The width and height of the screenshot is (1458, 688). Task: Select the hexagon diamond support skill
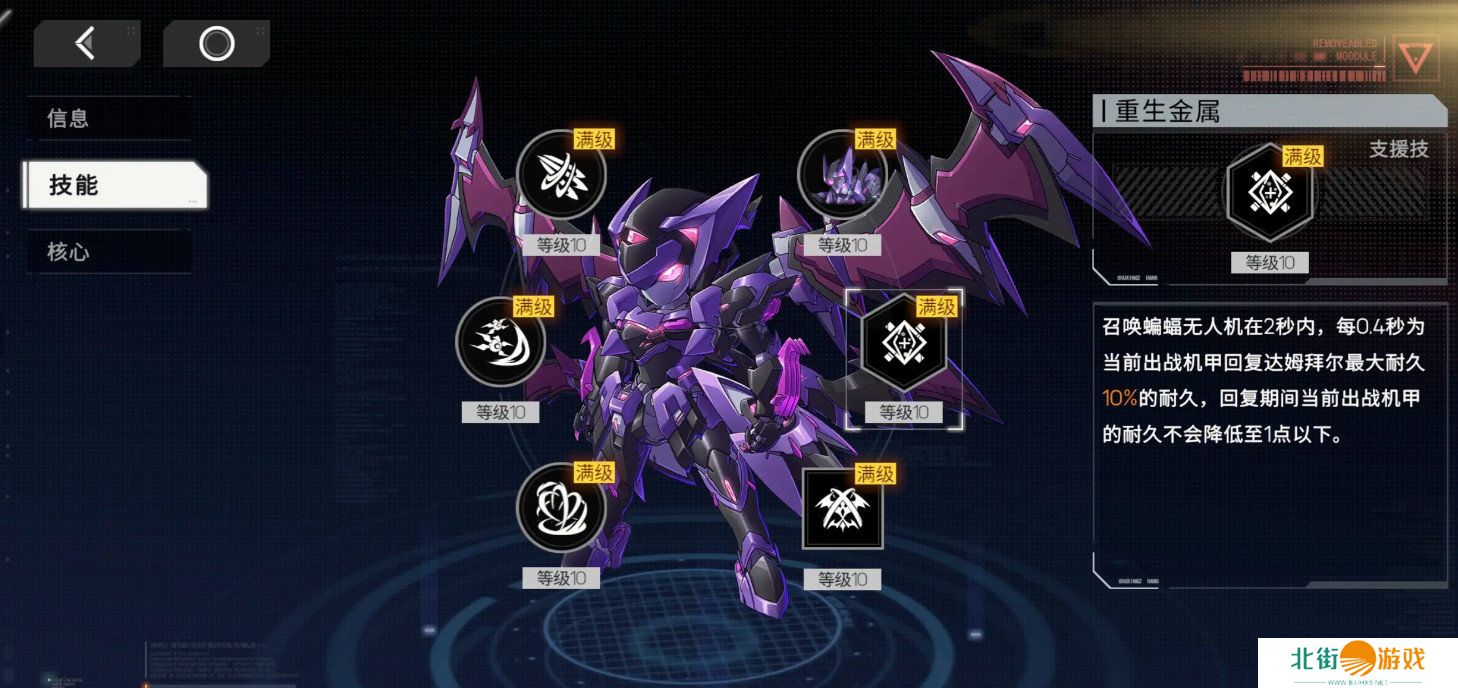pos(904,342)
